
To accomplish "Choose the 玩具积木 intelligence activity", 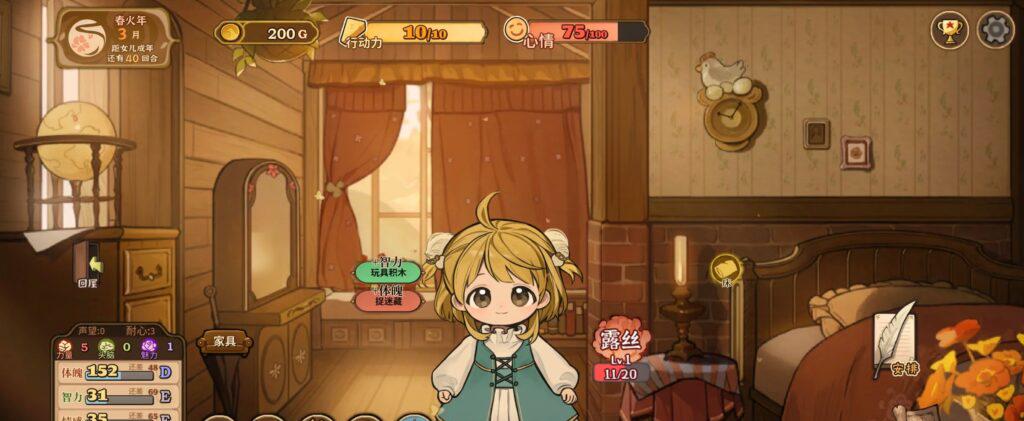I will pyautogui.click(x=388, y=271).
